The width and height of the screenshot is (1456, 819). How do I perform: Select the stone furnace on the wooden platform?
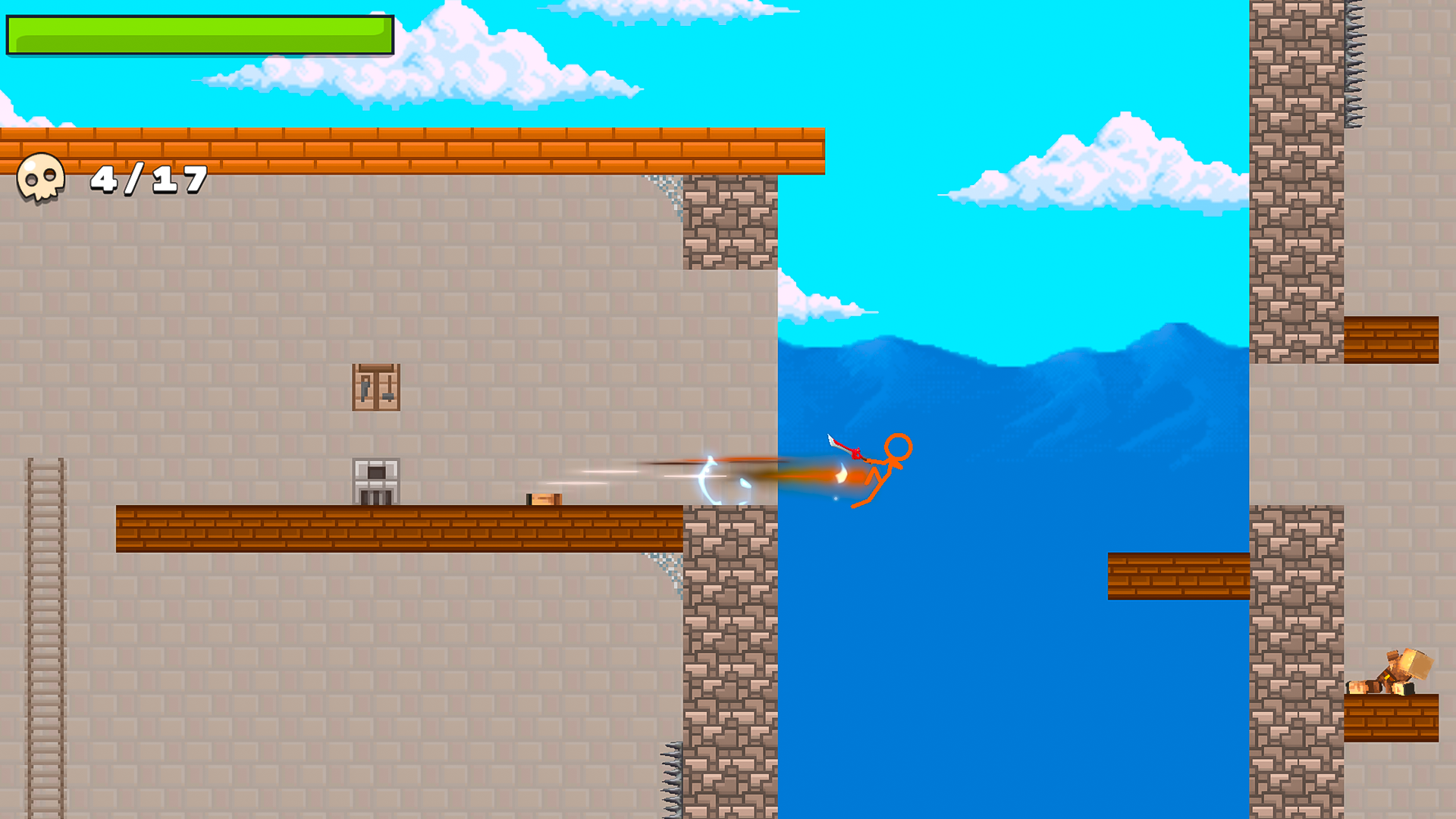click(375, 480)
